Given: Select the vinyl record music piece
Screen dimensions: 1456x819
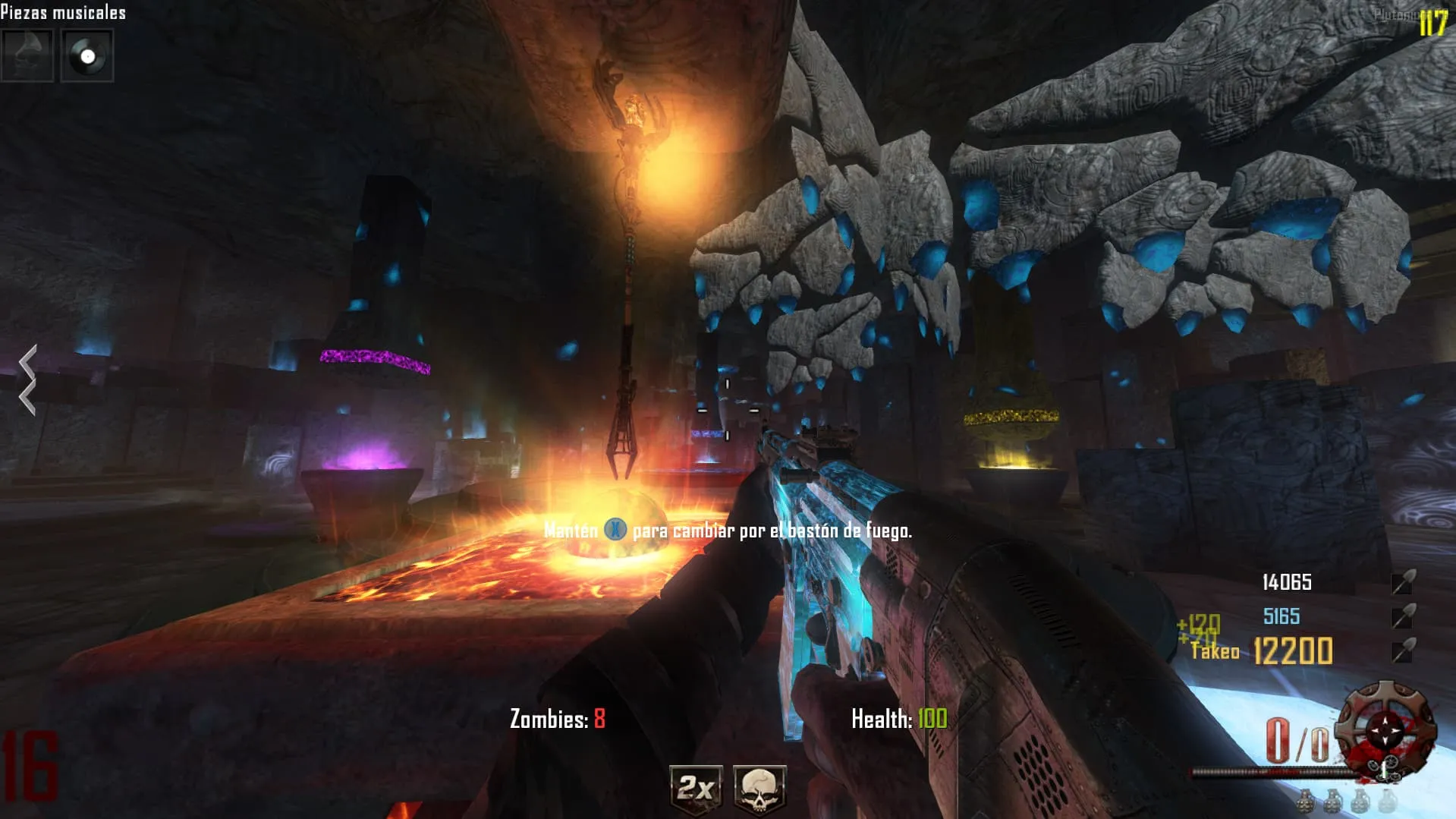Looking at the screenshot, I should pos(87,55).
